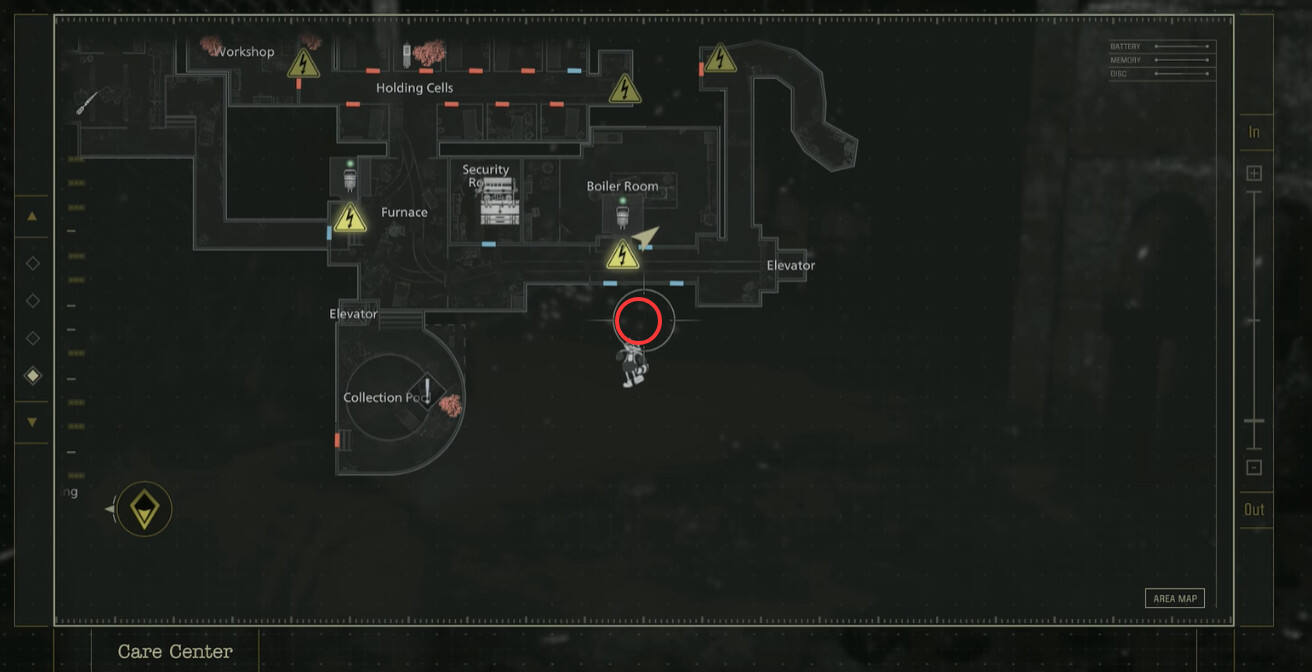Viewport: 1312px width, 672px height.
Task: Open the Area Map view
Action: (1175, 598)
